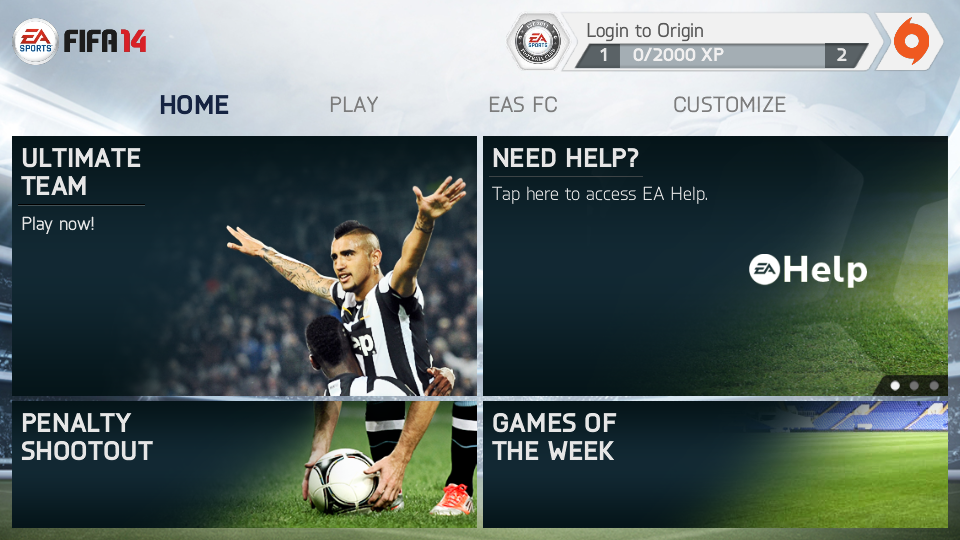This screenshot has height=540, width=960.
Task: Go to the CUSTOMIZE tab
Action: pyautogui.click(x=729, y=105)
